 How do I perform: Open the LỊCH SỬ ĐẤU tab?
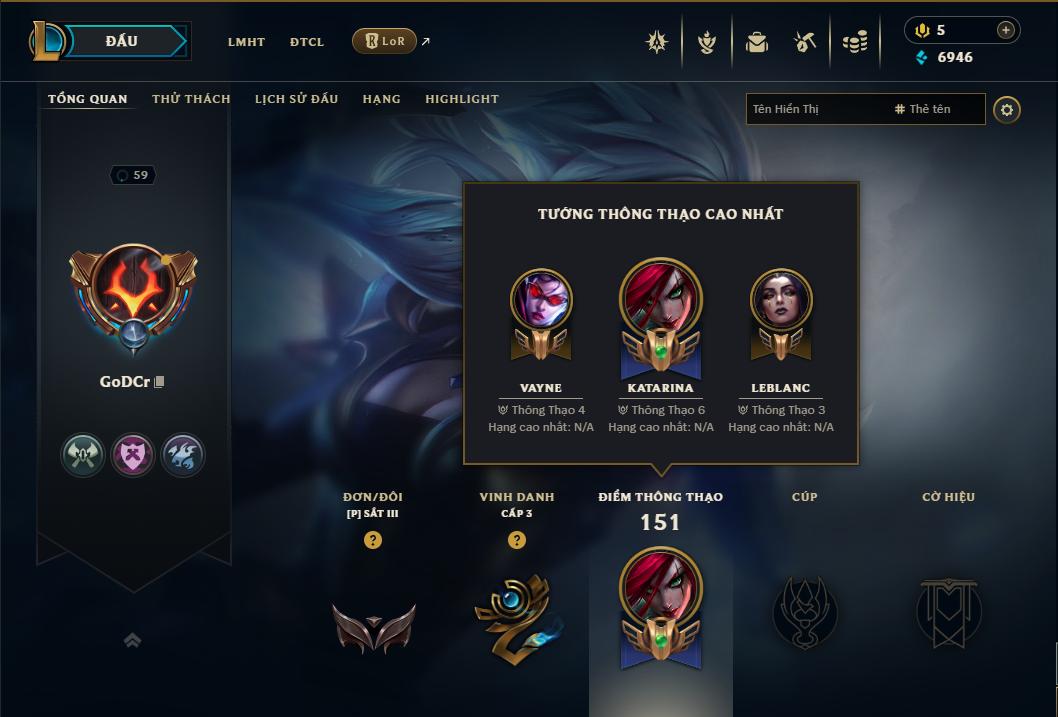[296, 99]
